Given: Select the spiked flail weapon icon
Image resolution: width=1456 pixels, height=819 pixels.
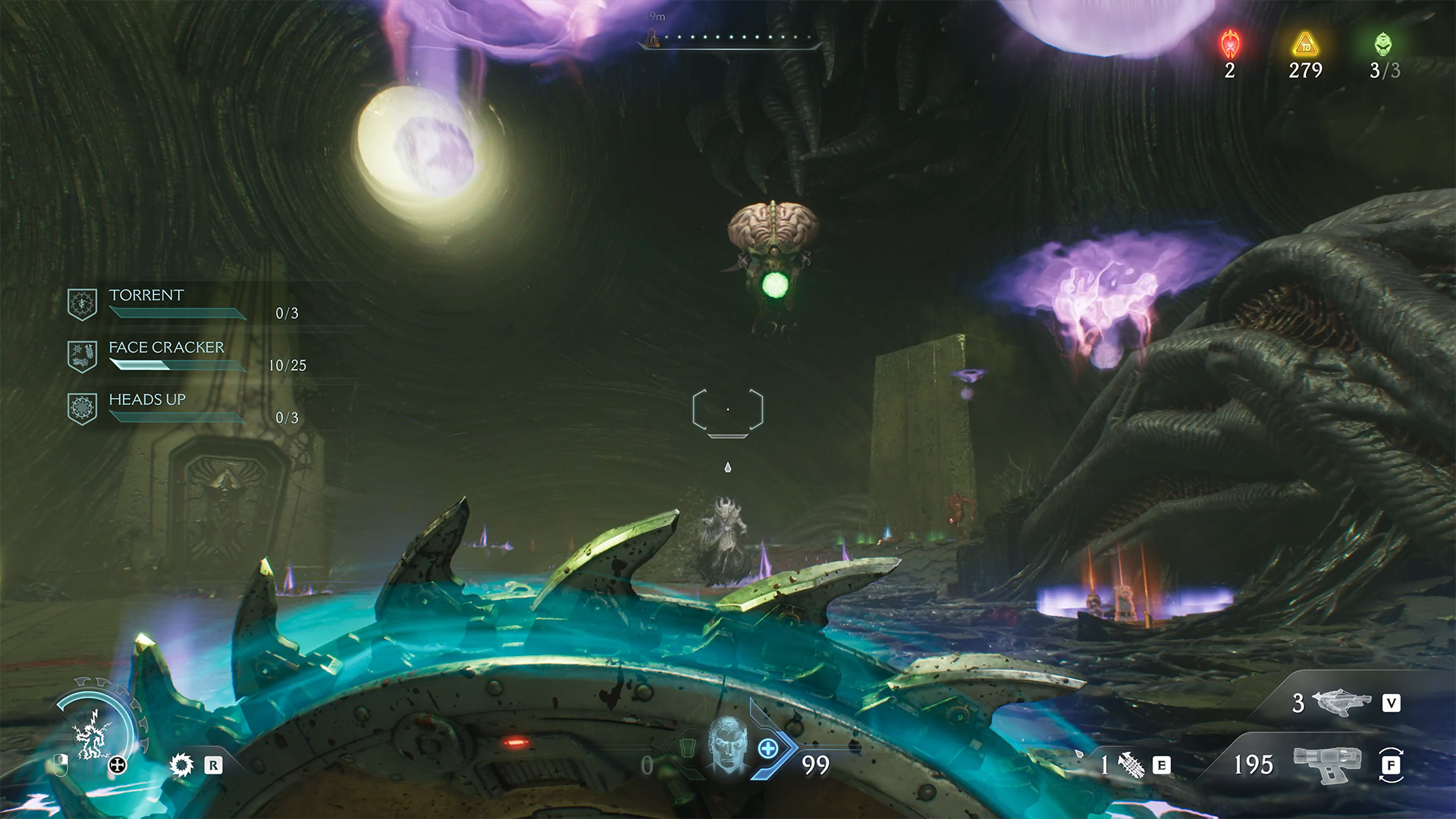Looking at the screenshot, I should 1131,765.
